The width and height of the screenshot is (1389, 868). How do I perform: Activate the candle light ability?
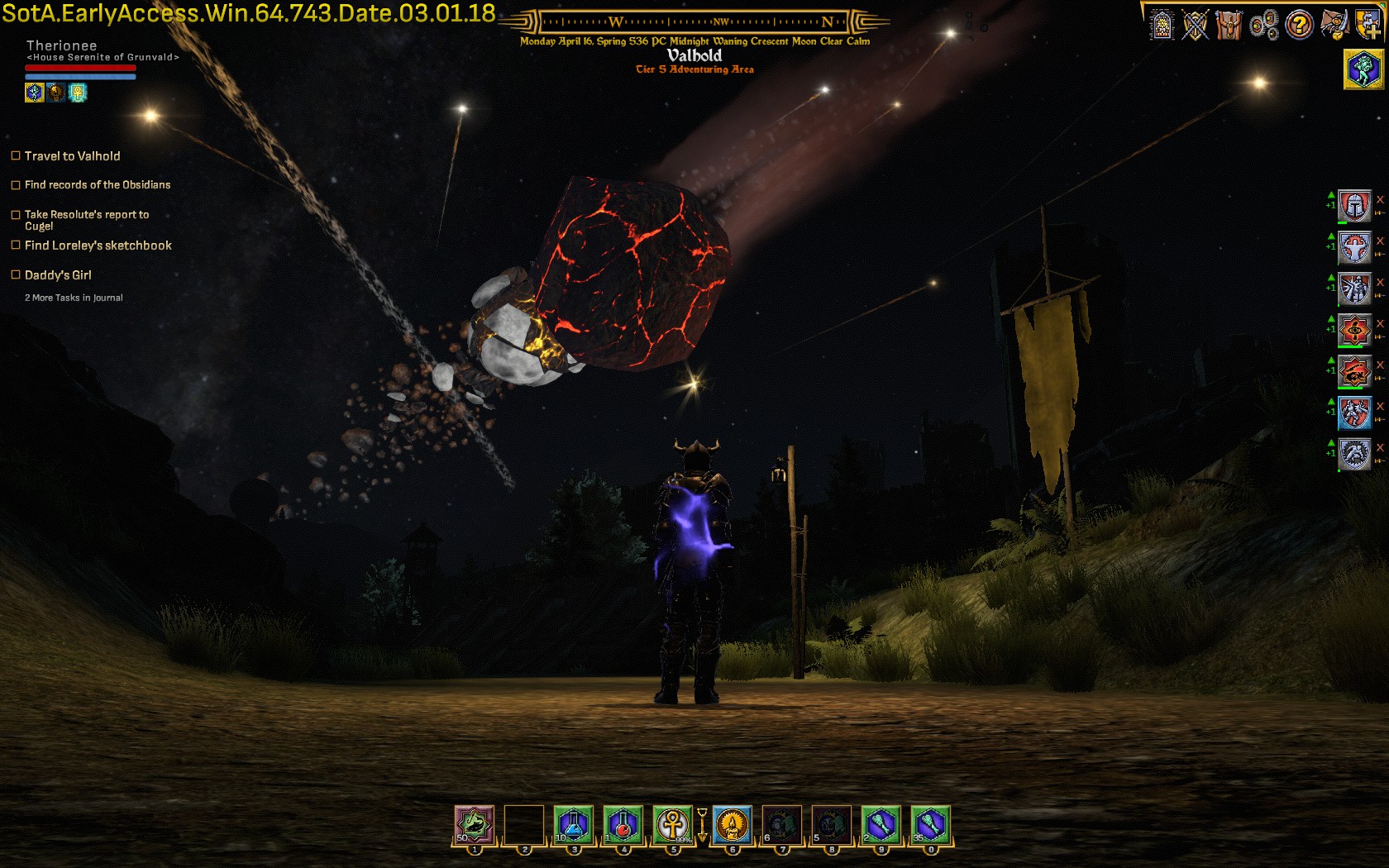click(732, 825)
